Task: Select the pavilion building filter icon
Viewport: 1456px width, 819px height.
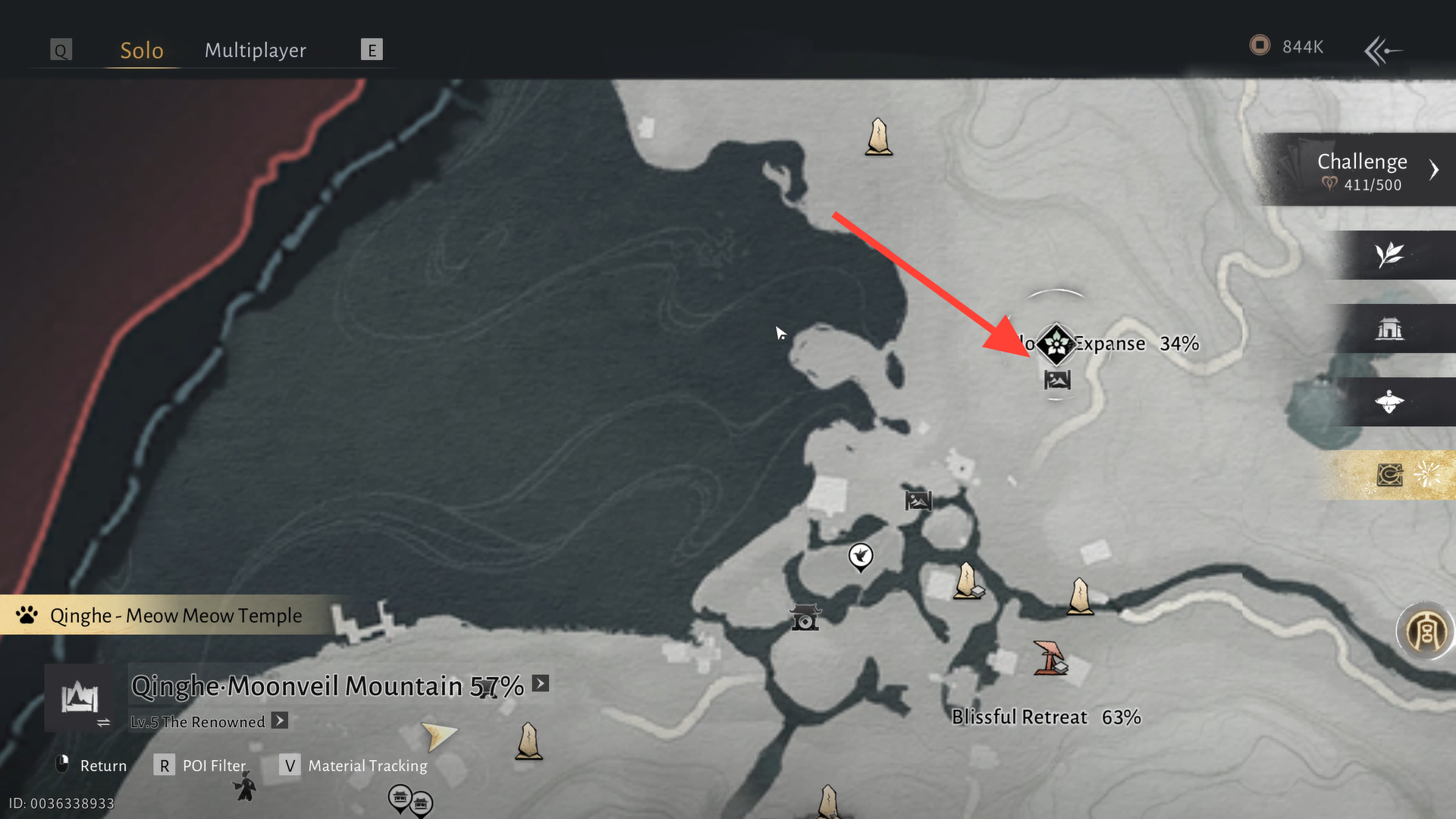Action: pos(1389,328)
